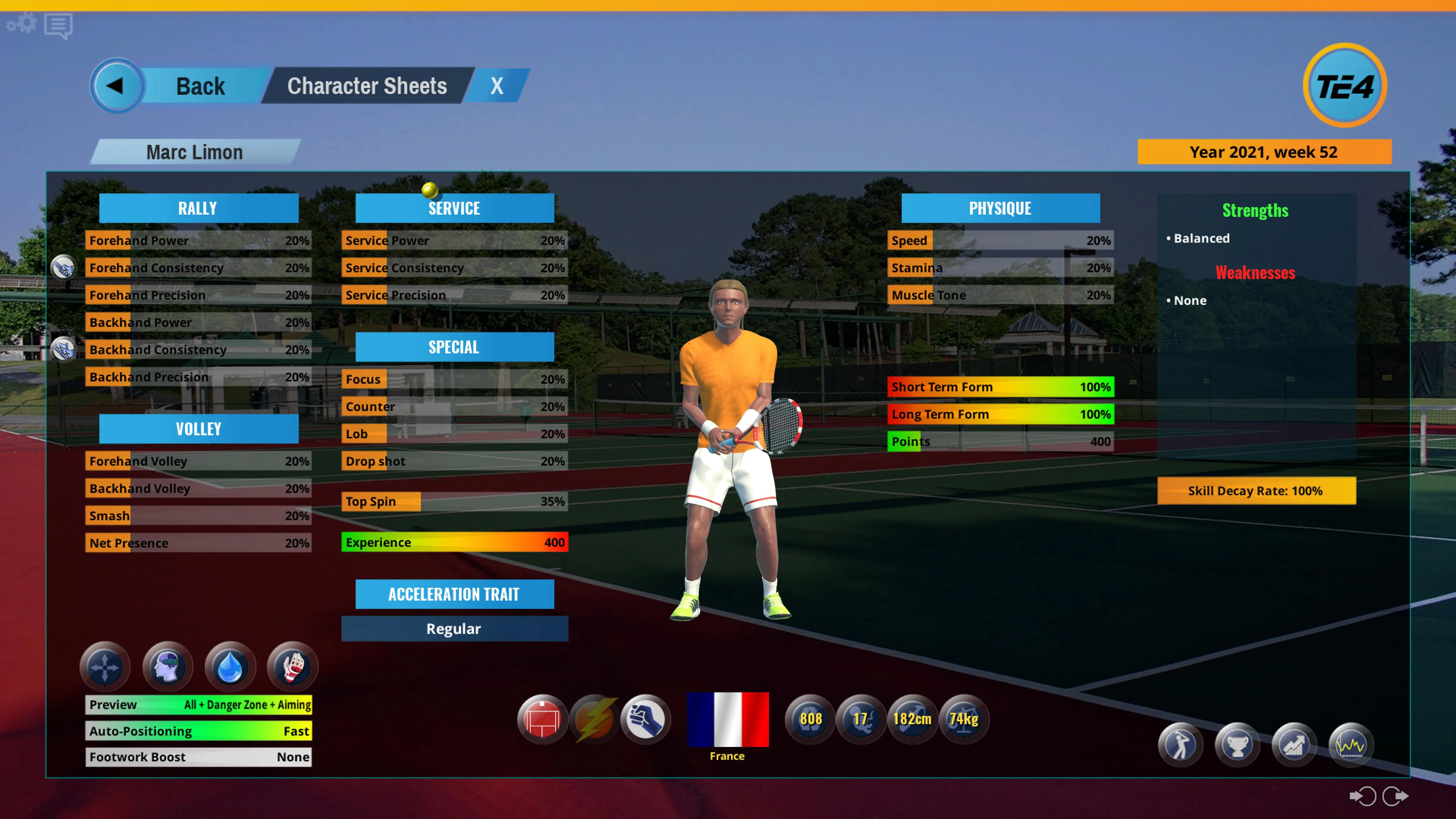The image size is (1456, 819).
Task: Change the Preview setting bar
Action: pos(198,704)
